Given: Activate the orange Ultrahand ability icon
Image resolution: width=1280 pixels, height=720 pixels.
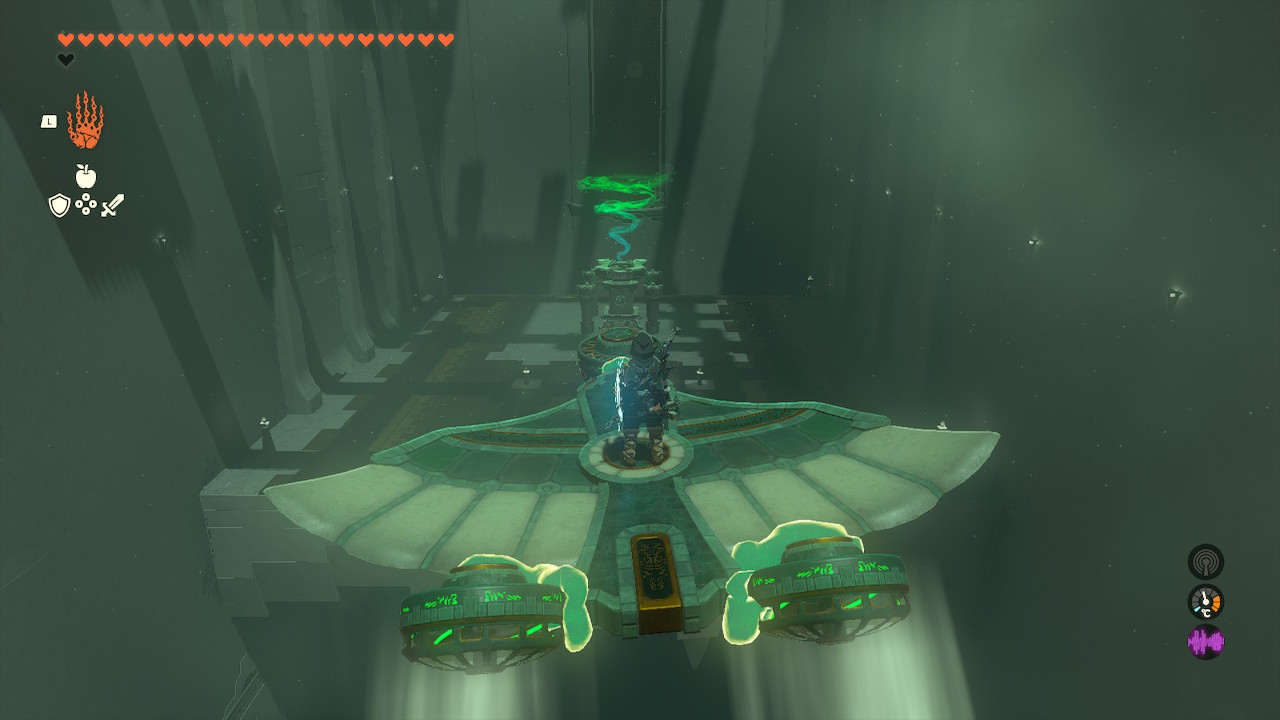Looking at the screenshot, I should pyautogui.click(x=85, y=121).
